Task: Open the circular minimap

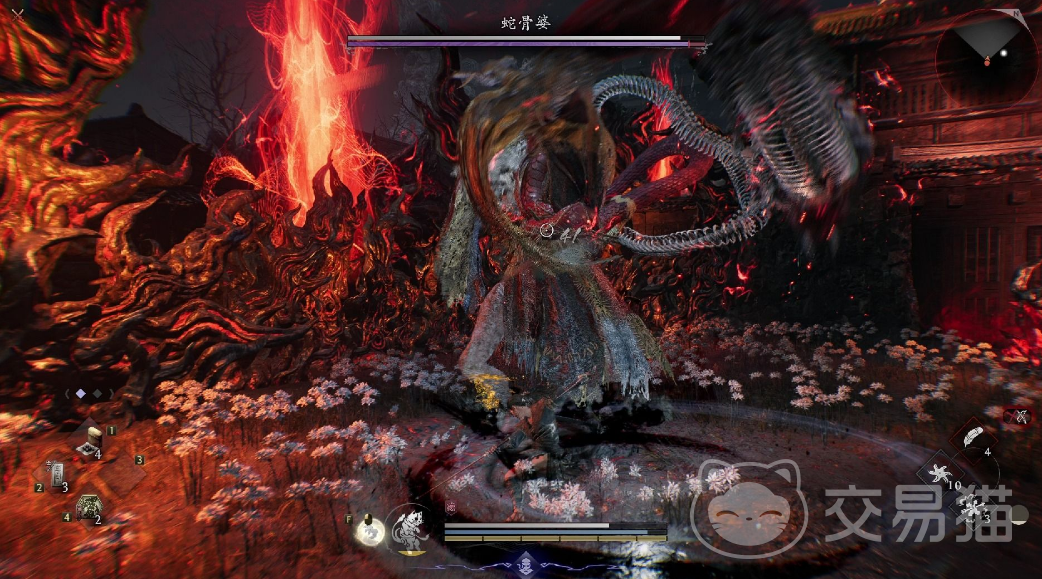Action: [x=986, y=57]
